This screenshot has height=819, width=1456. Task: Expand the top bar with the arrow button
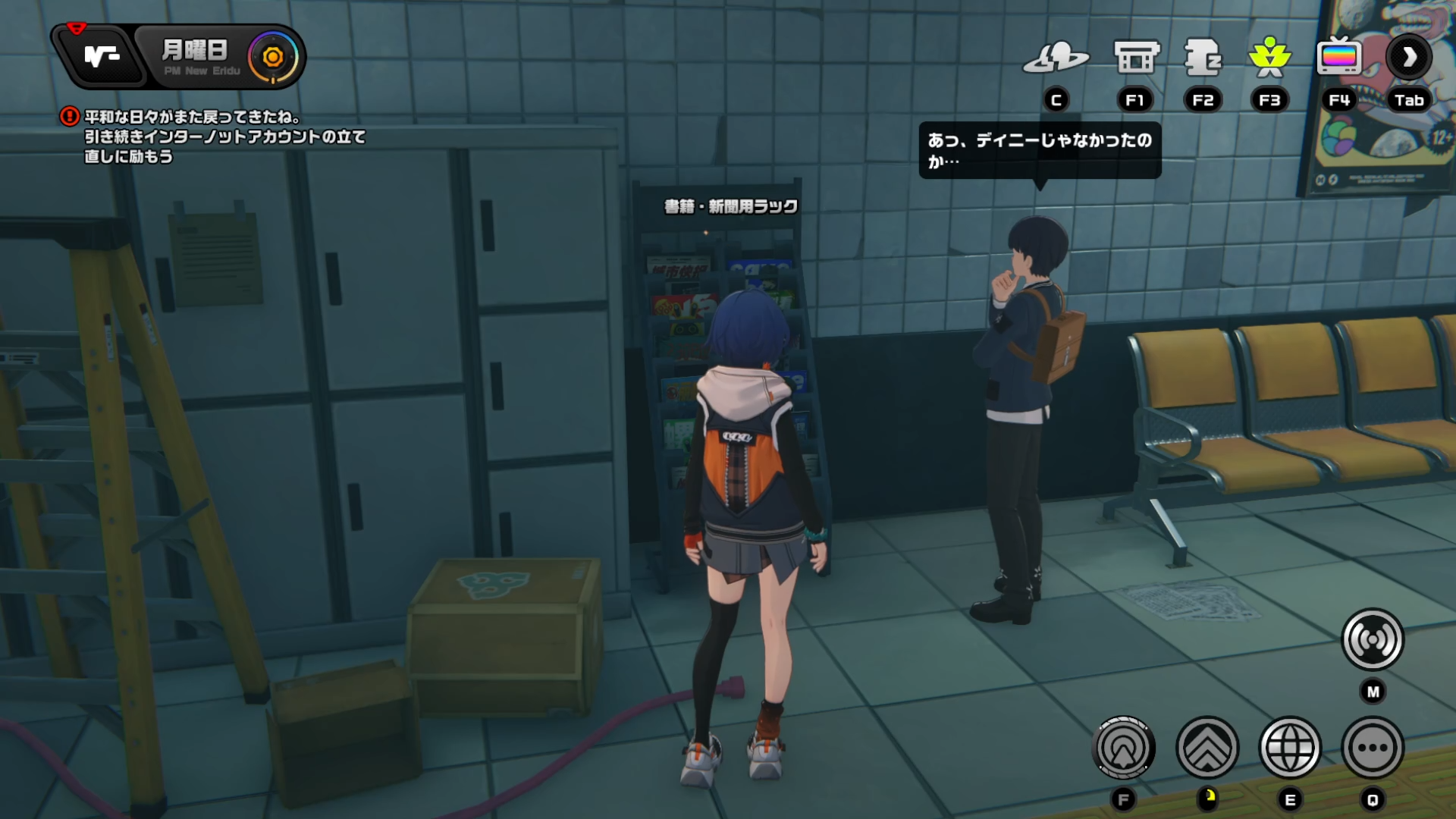[1409, 58]
